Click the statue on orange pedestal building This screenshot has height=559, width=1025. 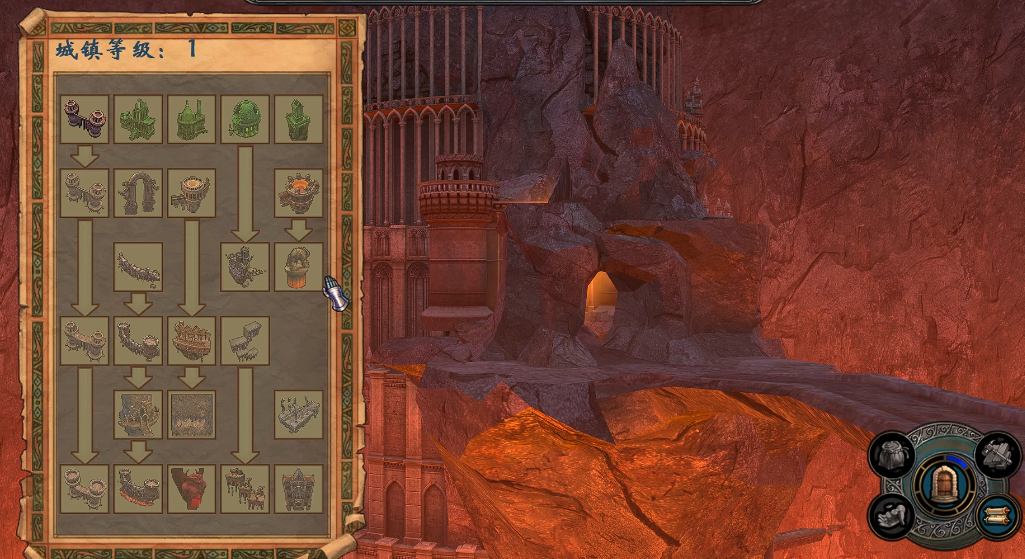pos(298,267)
